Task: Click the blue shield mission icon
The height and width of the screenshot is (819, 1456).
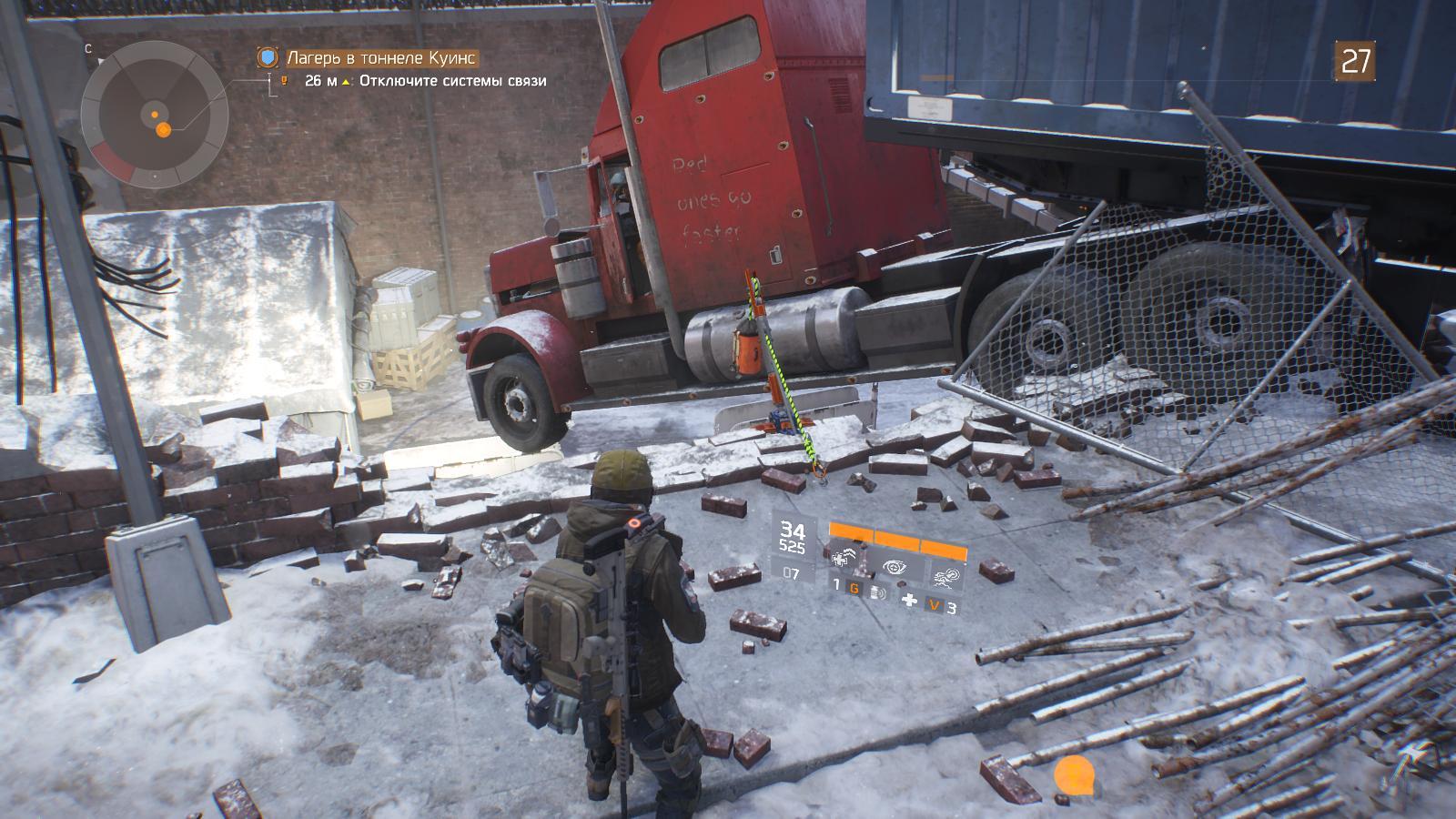Action: tap(267, 58)
